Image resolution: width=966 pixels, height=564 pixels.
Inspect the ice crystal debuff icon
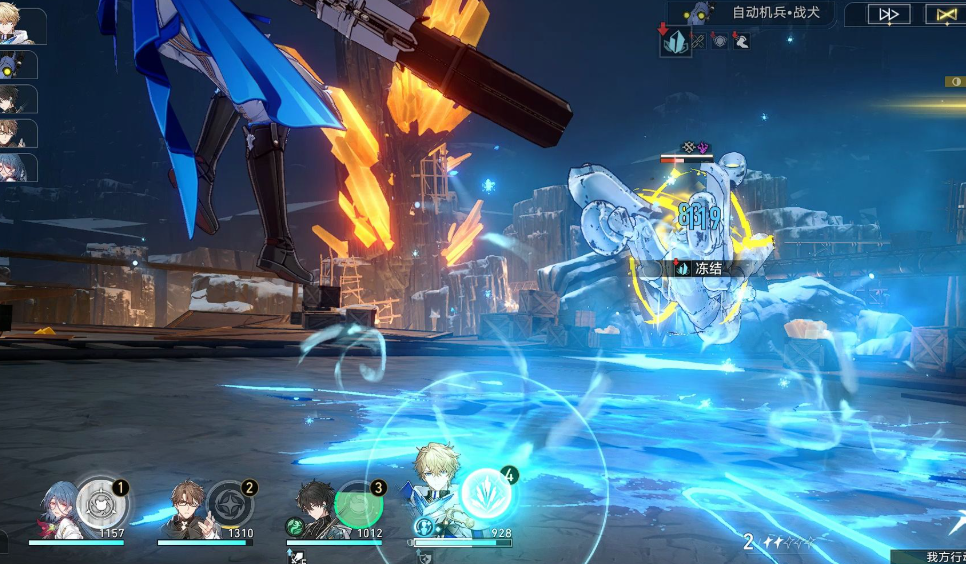pyautogui.click(x=676, y=42)
